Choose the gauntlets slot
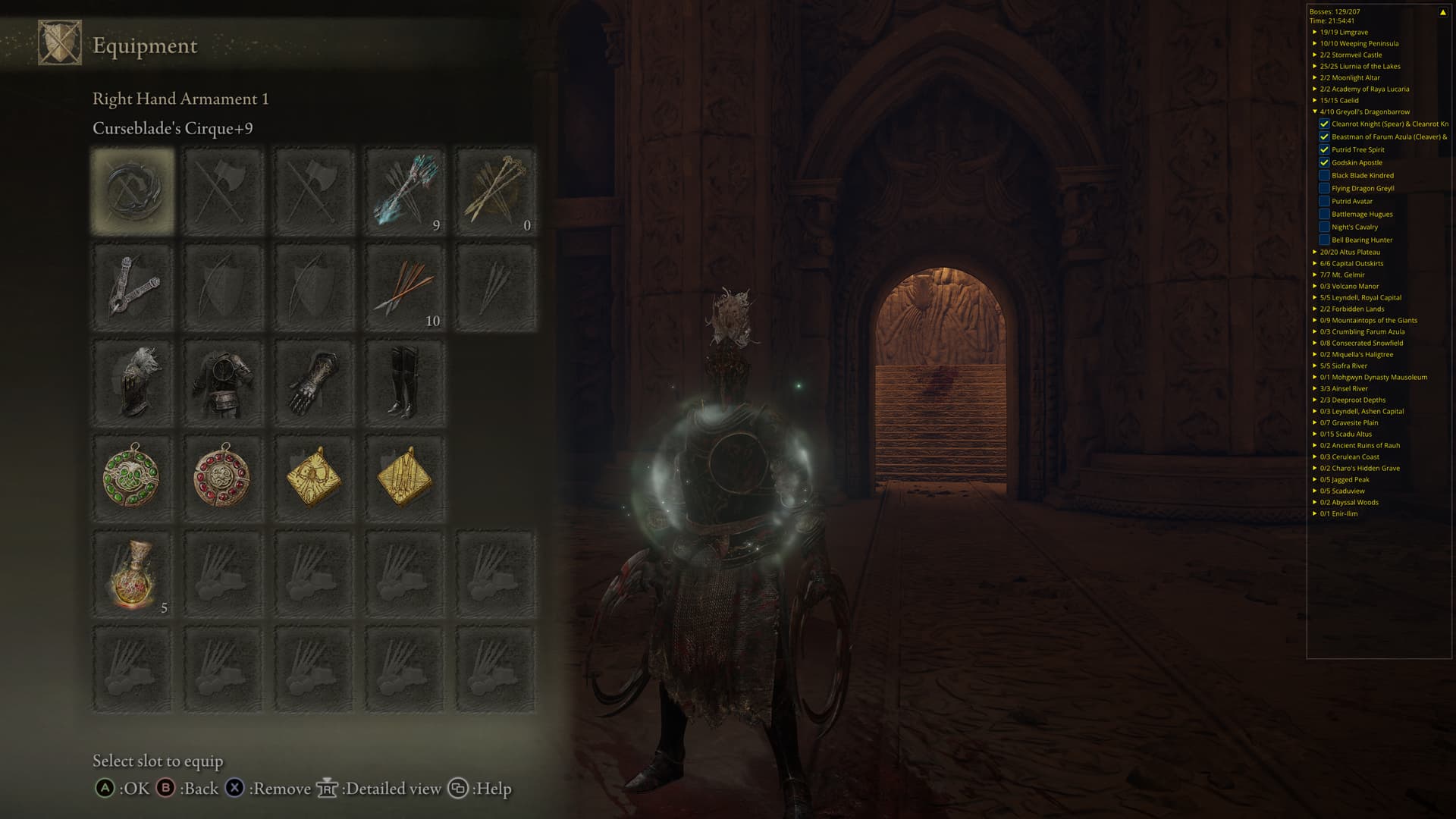Image resolution: width=1456 pixels, height=819 pixels. click(313, 383)
